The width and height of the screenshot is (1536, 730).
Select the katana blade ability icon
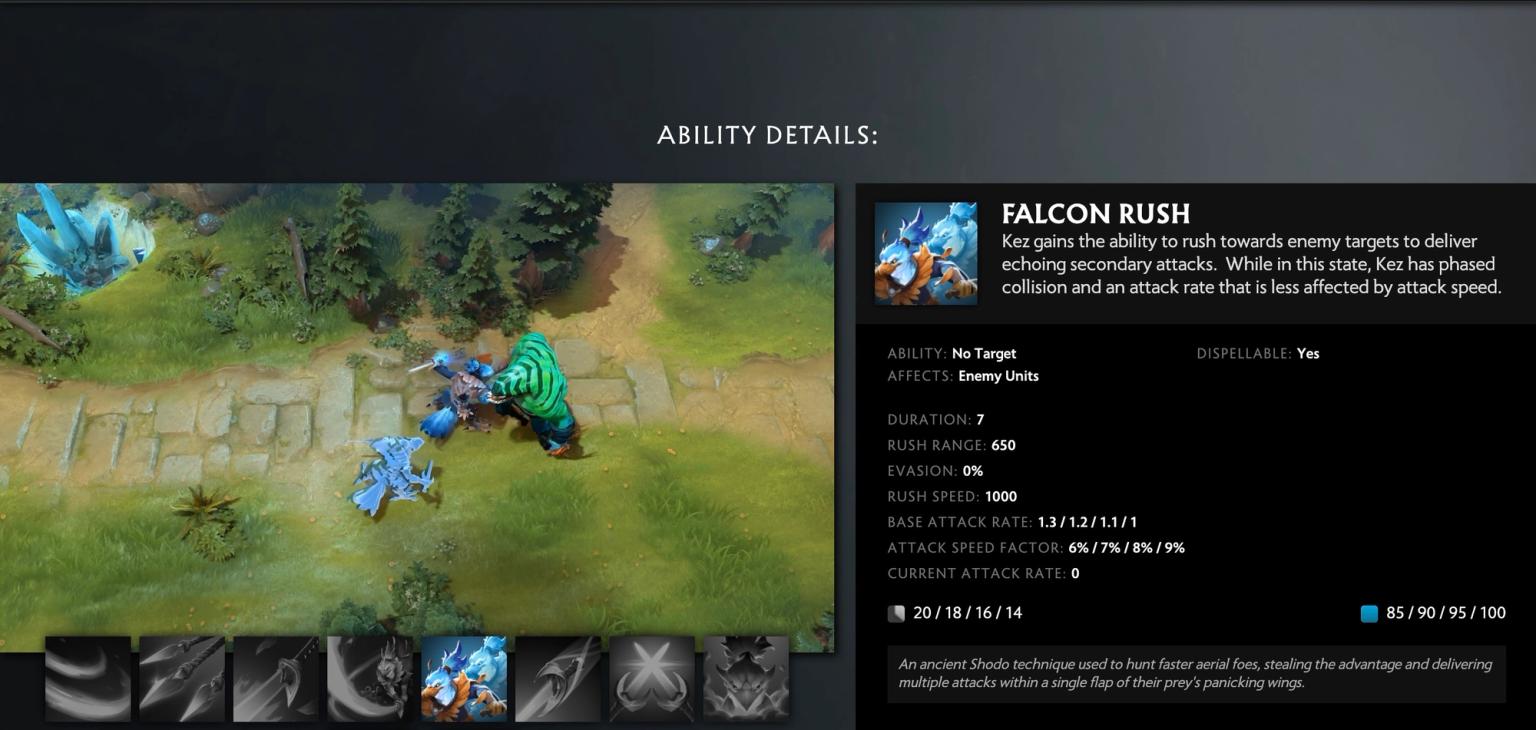275,679
